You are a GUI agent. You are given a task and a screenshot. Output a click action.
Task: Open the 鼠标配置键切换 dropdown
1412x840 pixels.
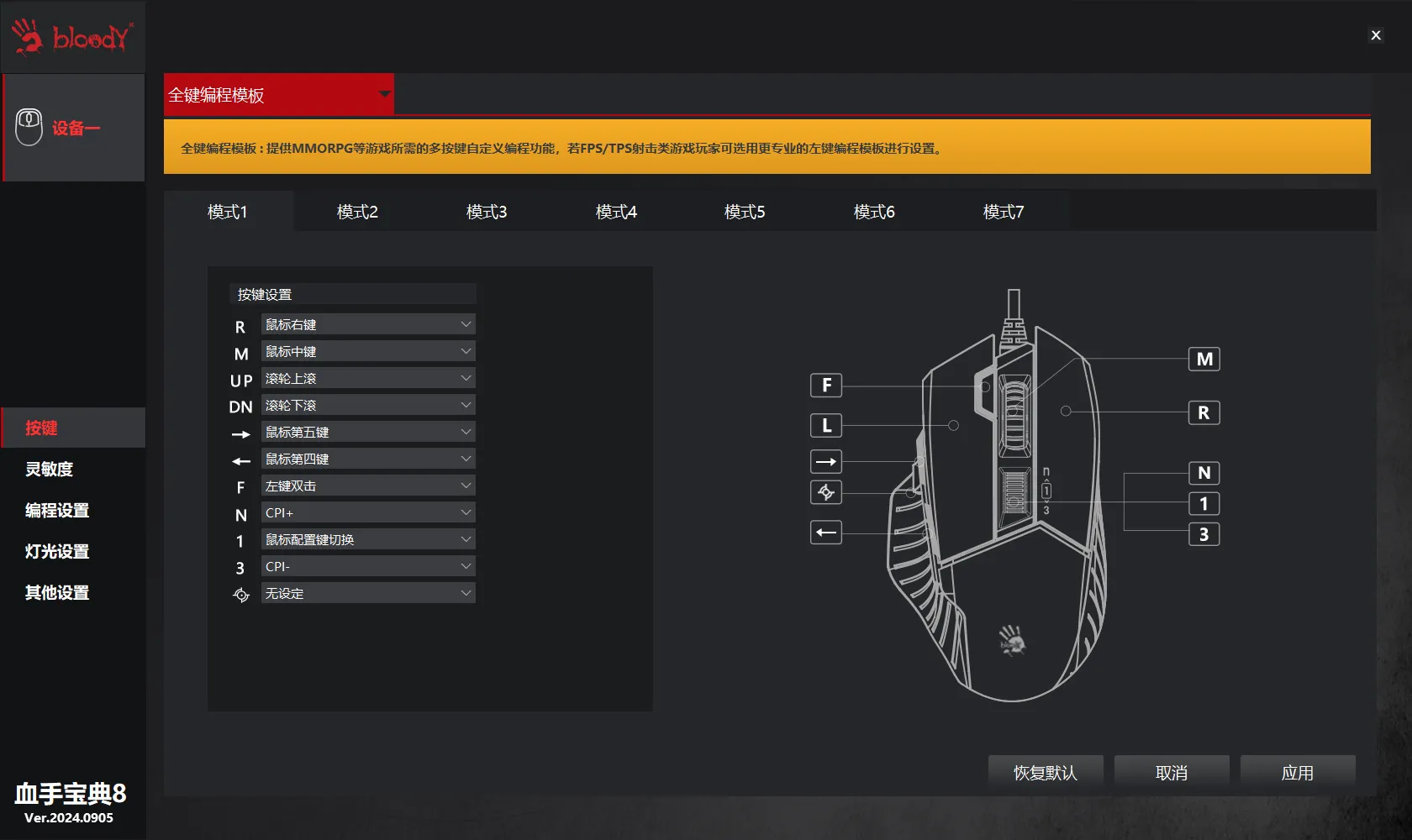(368, 539)
